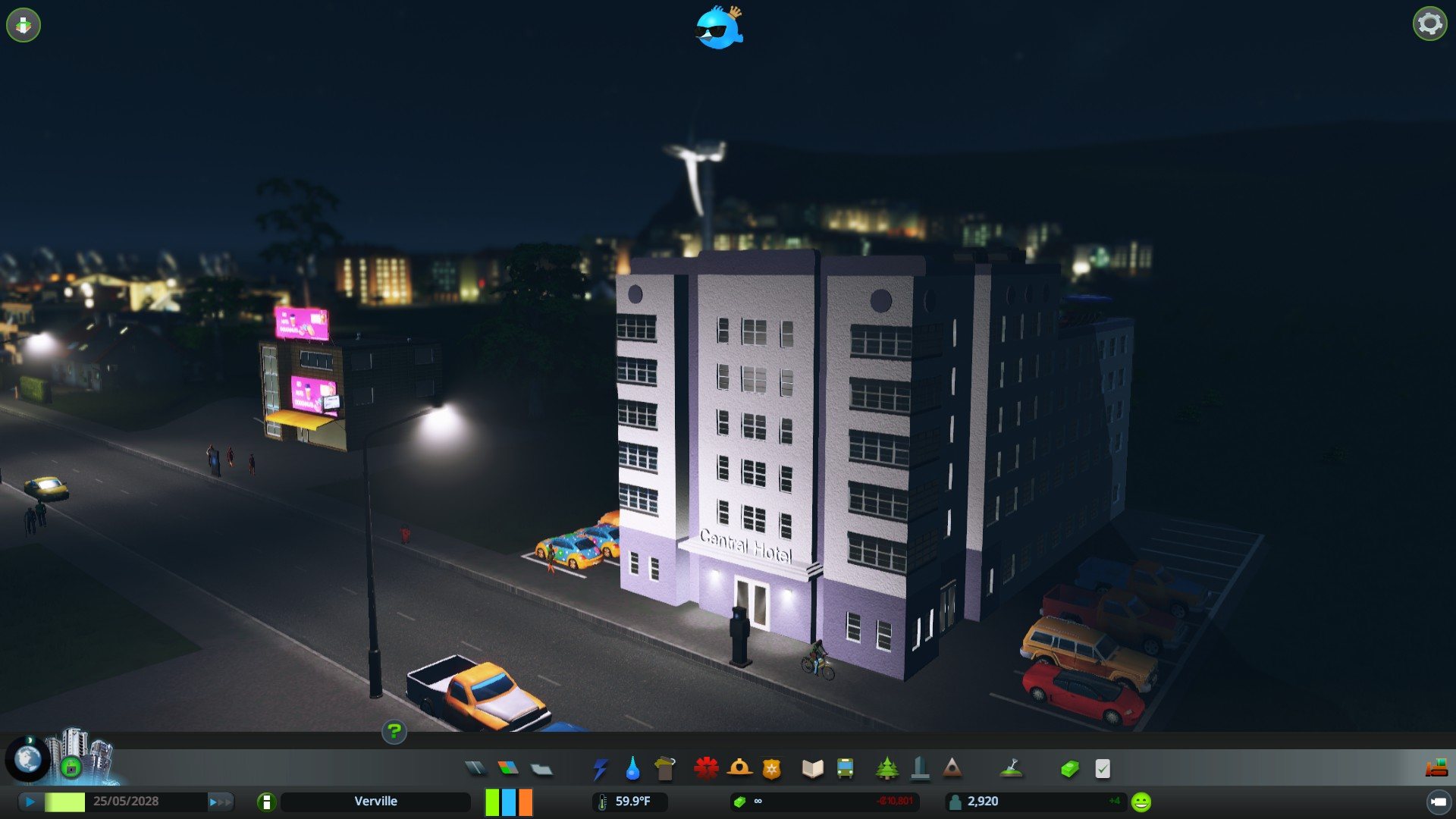Open the Fire Department helmet menu
Image resolution: width=1456 pixels, height=819 pixels.
pyautogui.click(x=739, y=769)
